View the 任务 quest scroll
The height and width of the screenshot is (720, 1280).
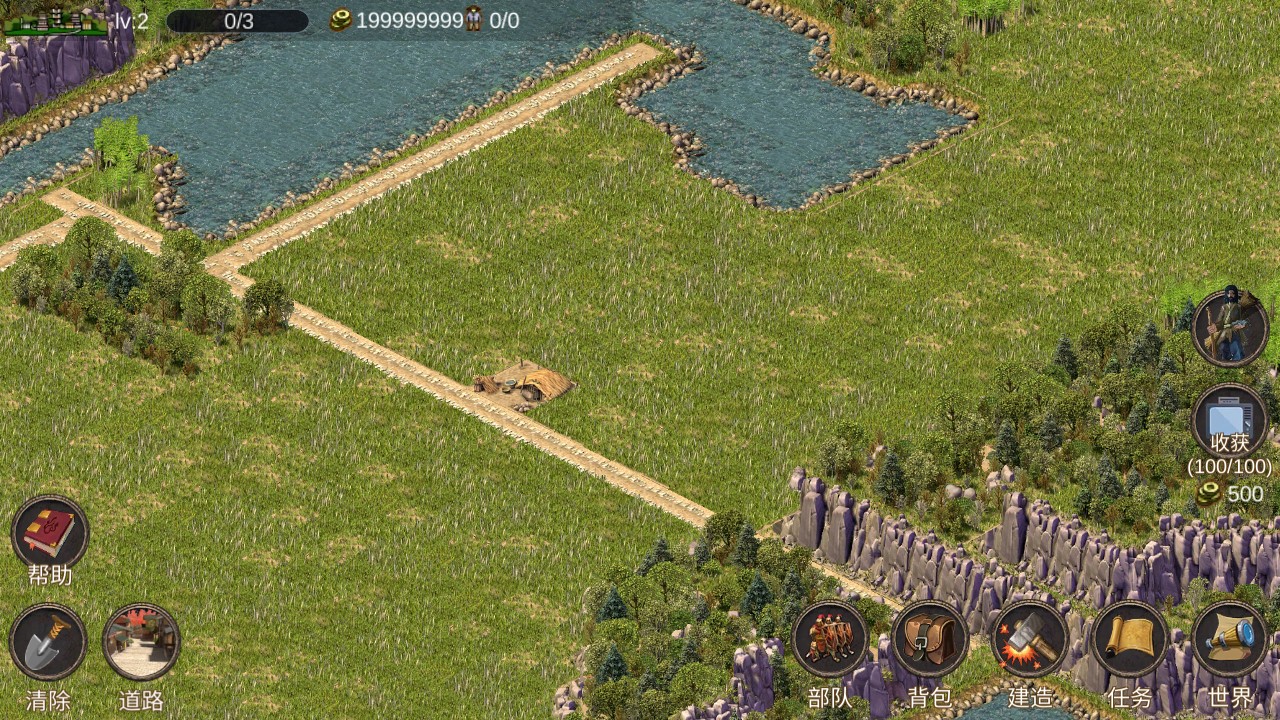coord(1130,639)
